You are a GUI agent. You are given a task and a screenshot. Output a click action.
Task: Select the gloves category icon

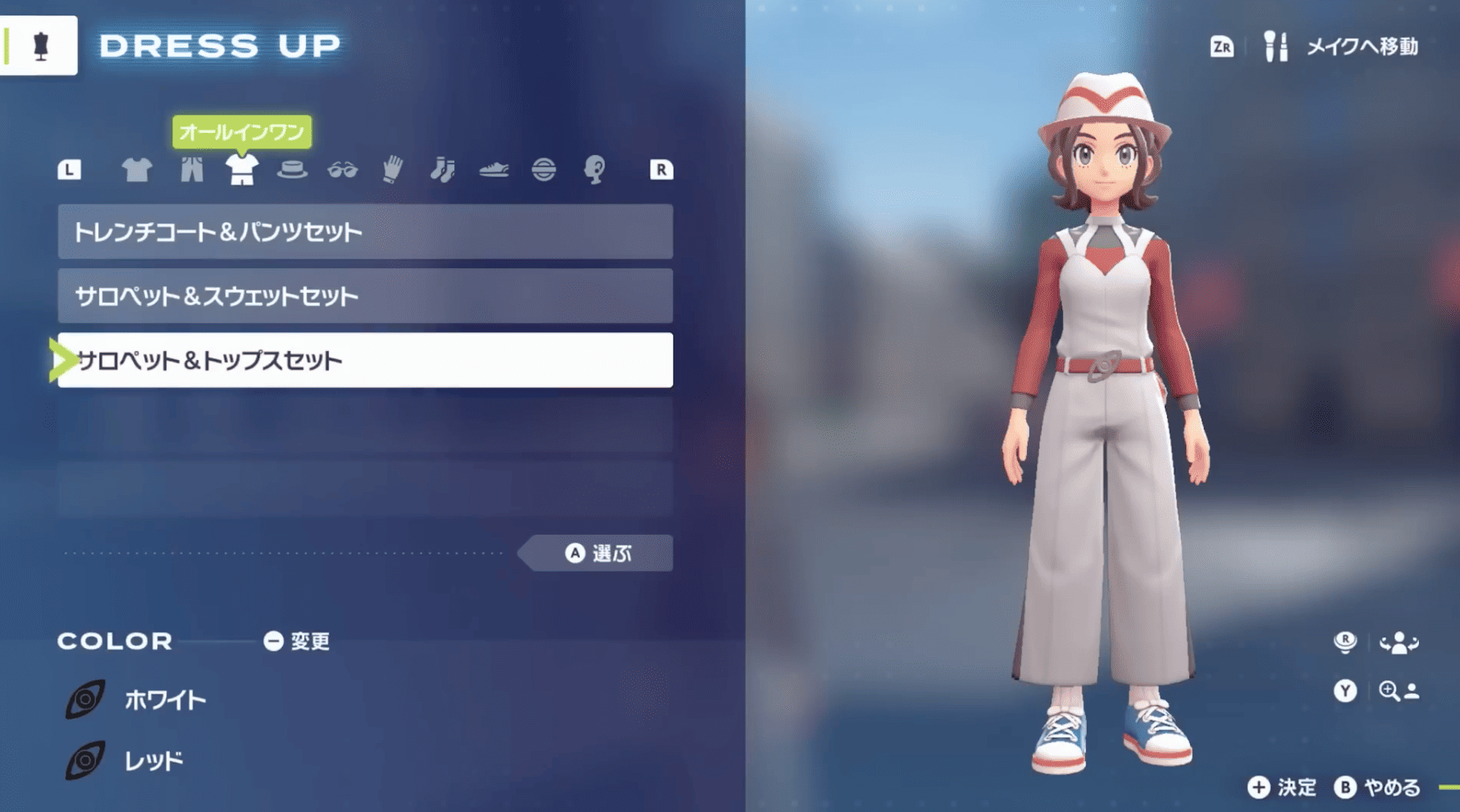point(392,170)
